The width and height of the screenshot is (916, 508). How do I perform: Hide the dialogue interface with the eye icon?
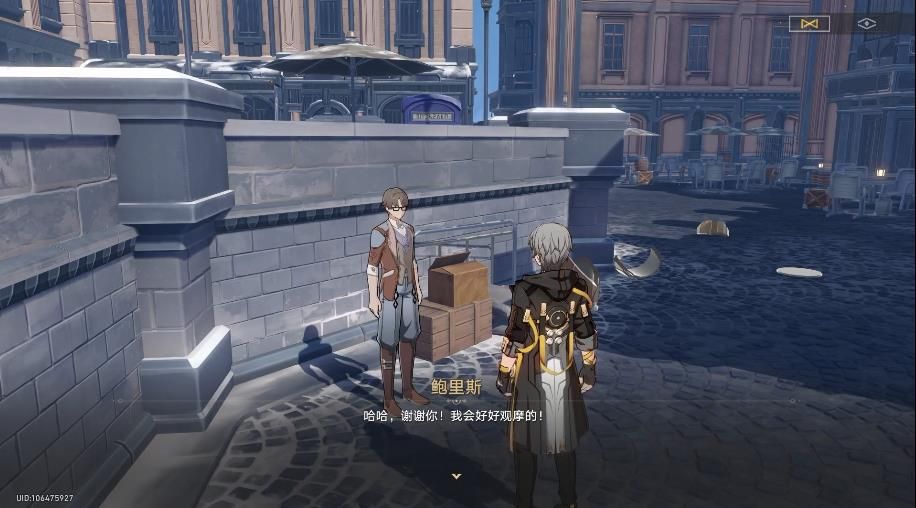tap(866, 23)
